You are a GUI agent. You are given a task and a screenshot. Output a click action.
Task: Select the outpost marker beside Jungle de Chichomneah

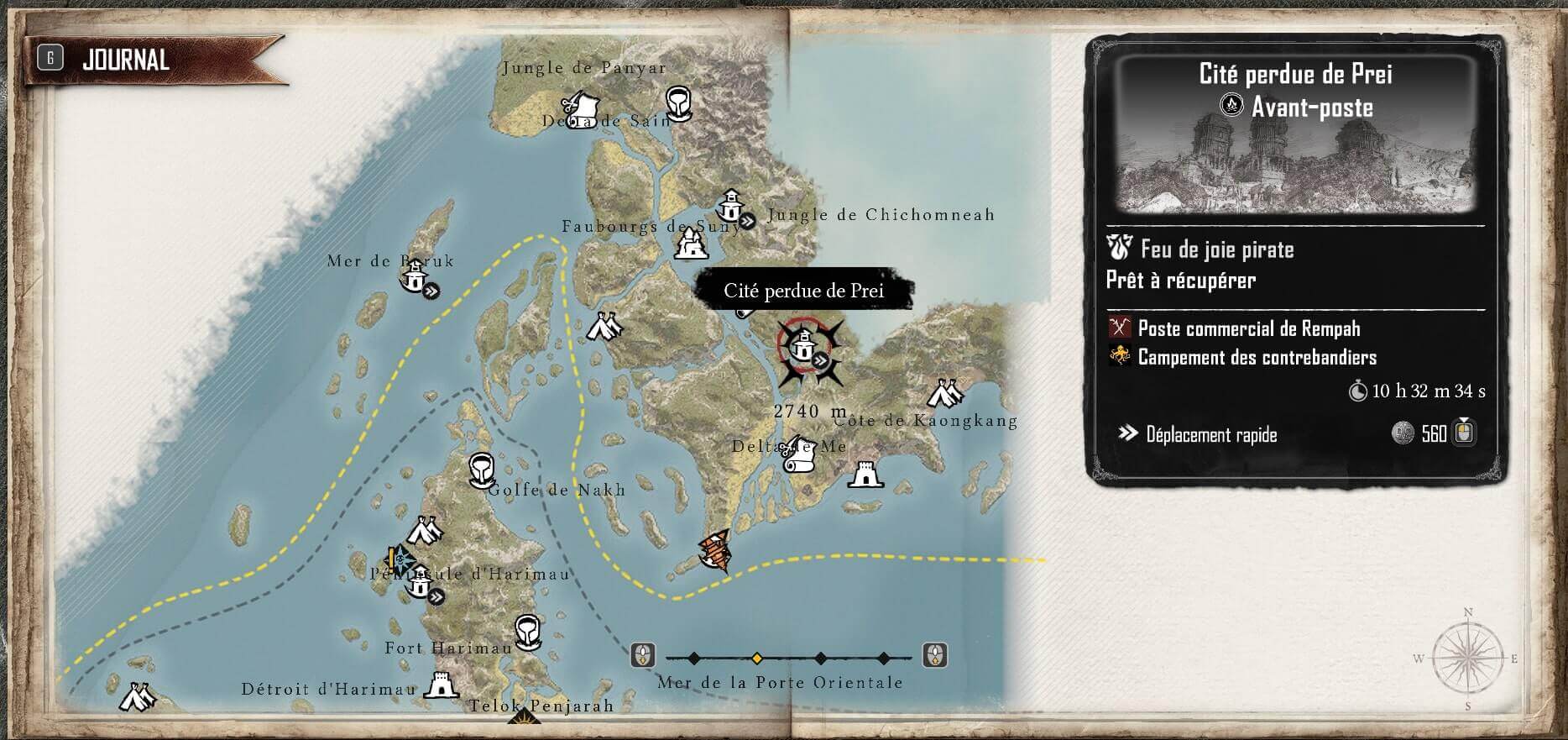click(731, 205)
